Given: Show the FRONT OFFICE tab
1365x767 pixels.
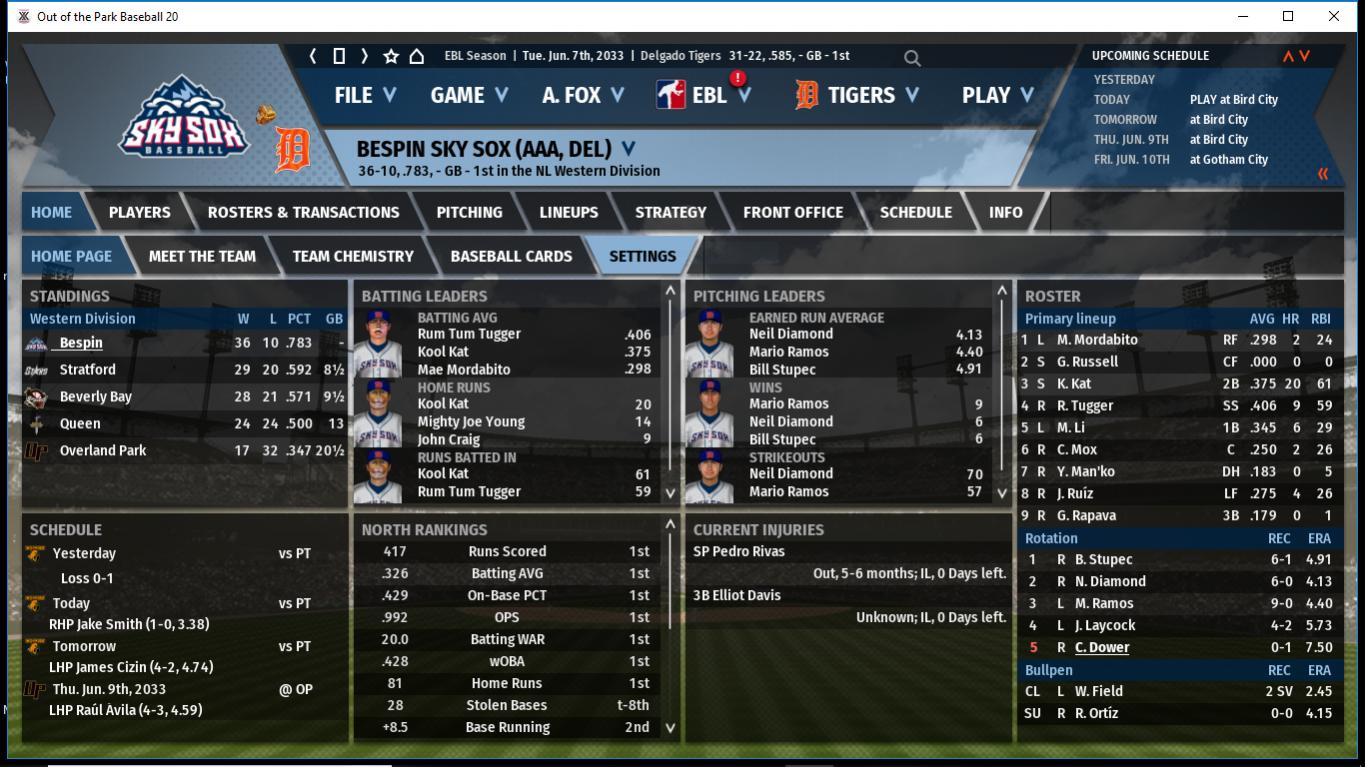Looking at the screenshot, I should 792,212.
